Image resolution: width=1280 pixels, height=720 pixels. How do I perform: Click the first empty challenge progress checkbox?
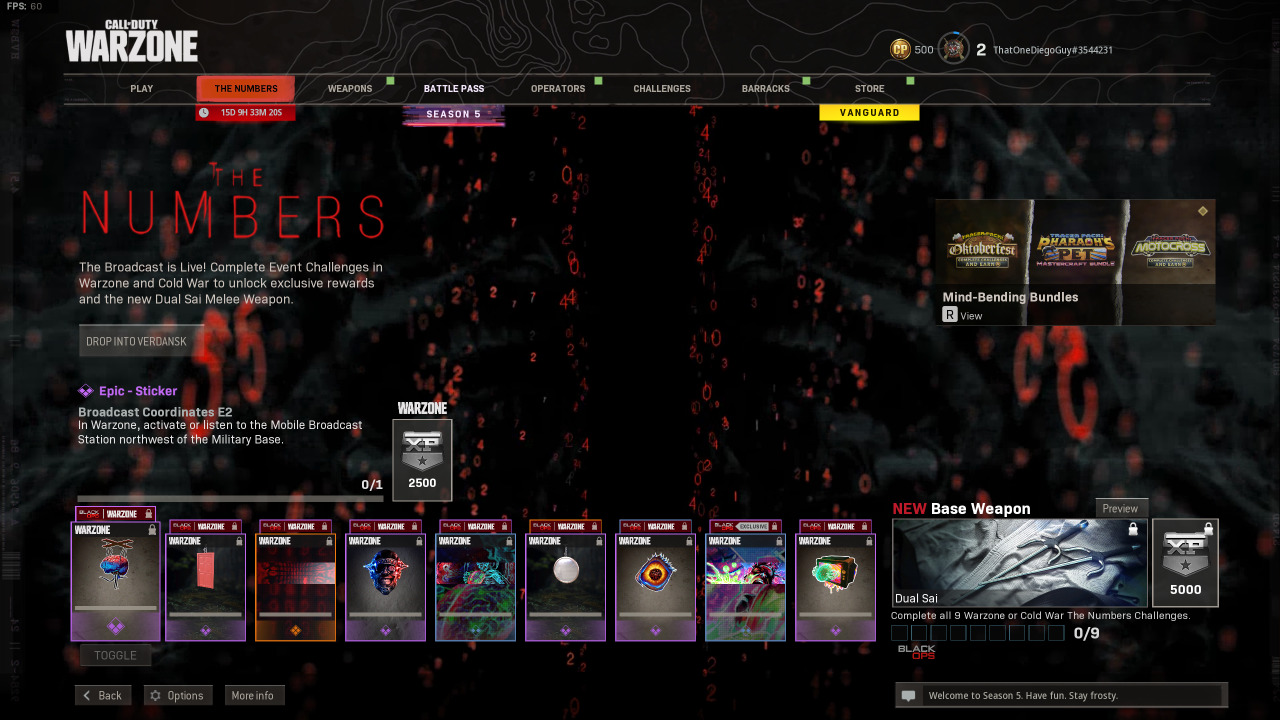(x=899, y=632)
